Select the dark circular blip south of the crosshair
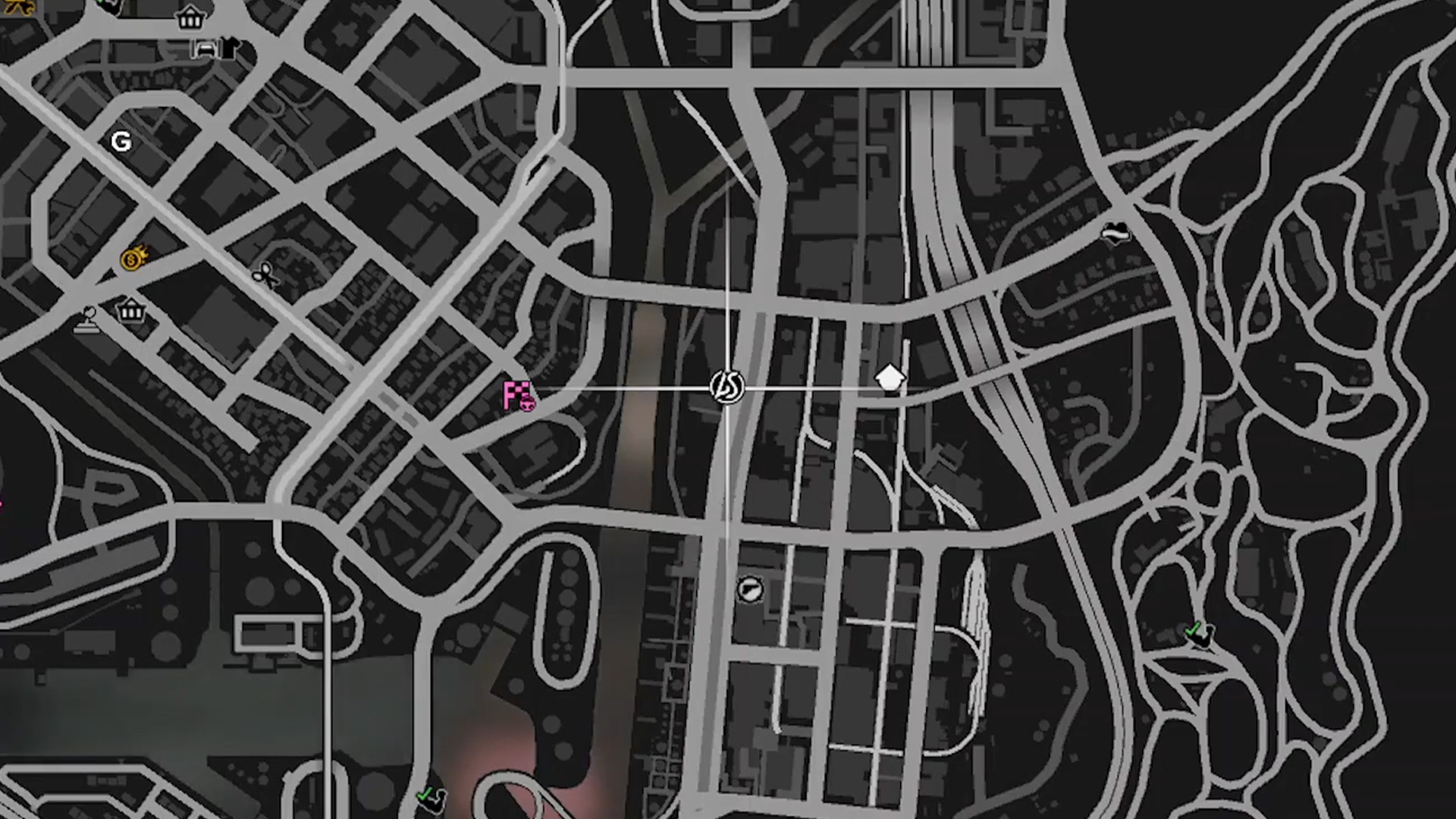1456x819 pixels. point(749,588)
